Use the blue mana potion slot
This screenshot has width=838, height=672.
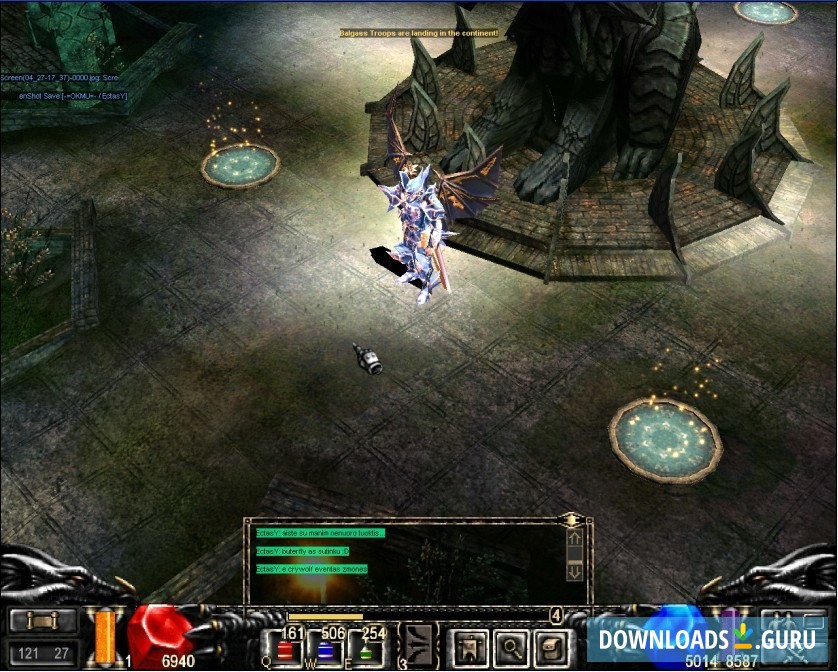326,650
